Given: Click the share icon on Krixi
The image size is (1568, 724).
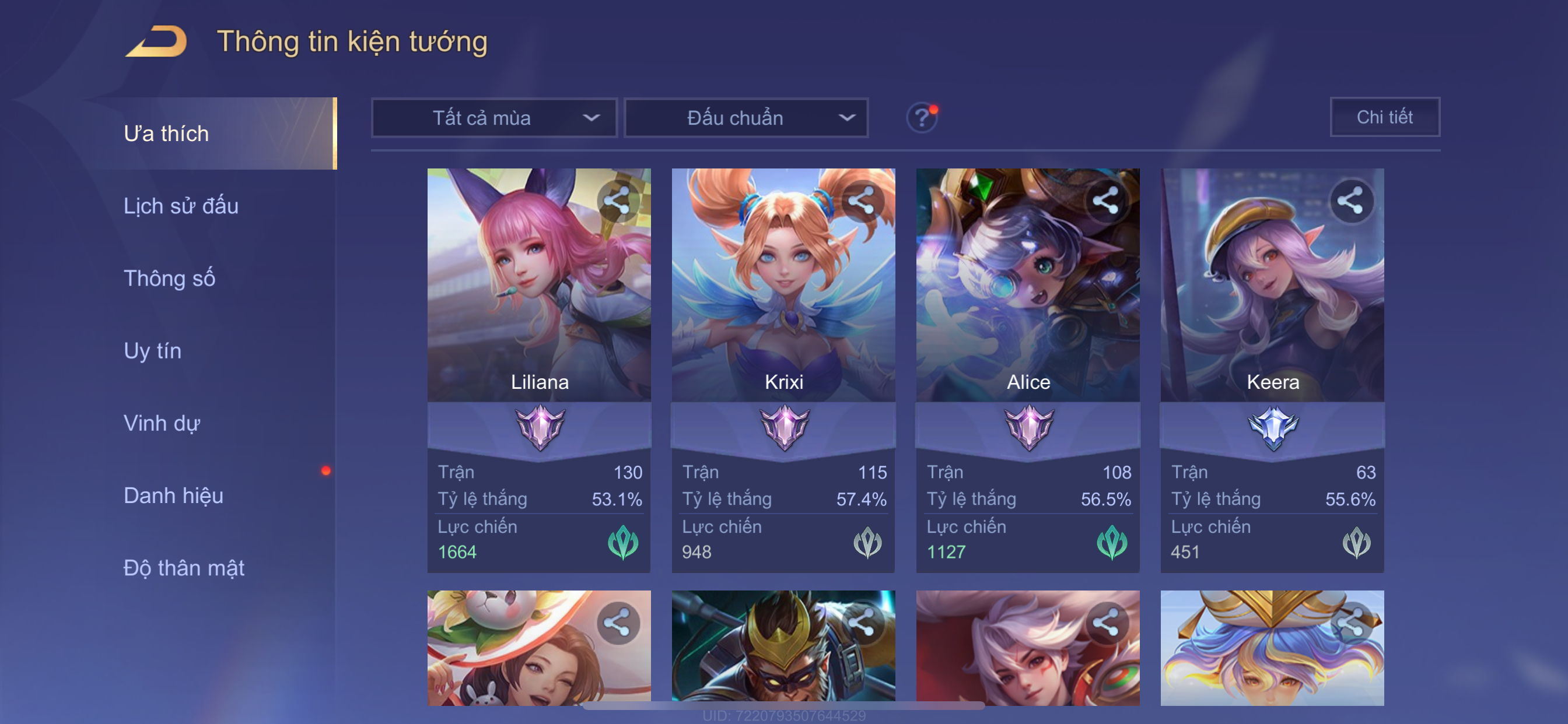Looking at the screenshot, I should click(862, 201).
